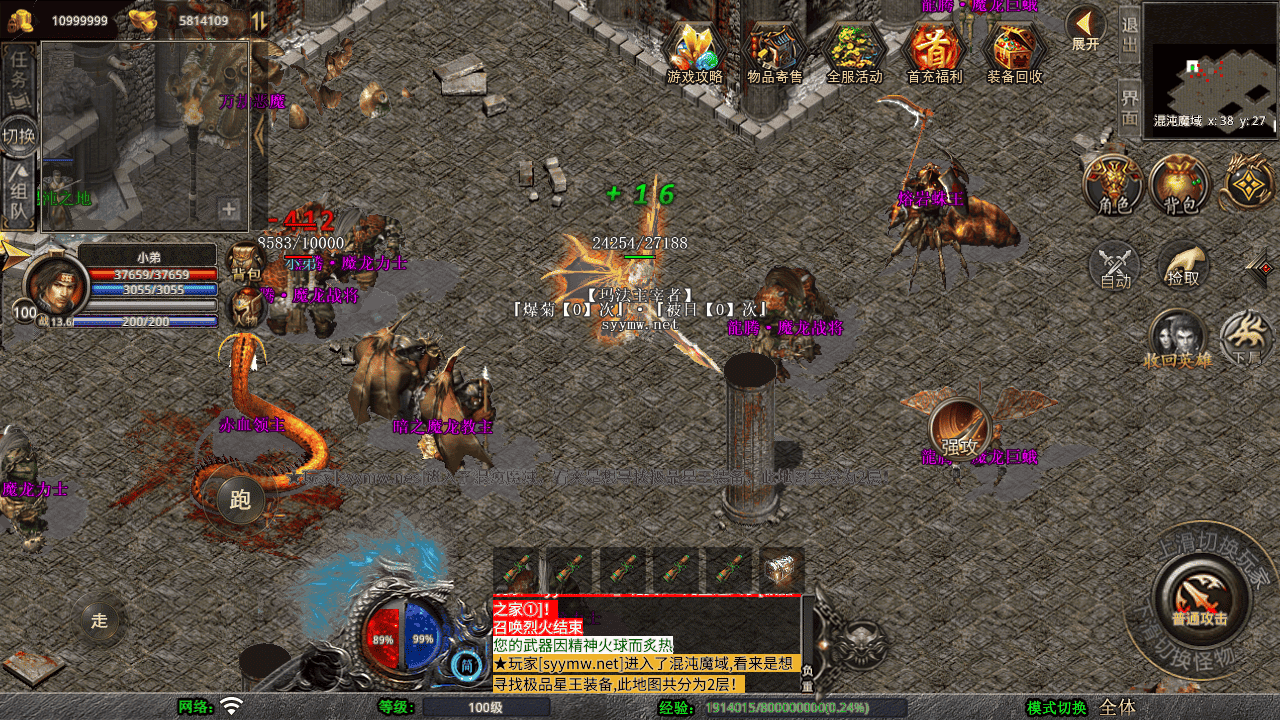Viewport: 1280px width, 720px height.
Task: Open the main 背包 bag with the sack icon
Action: pos(1180,185)
